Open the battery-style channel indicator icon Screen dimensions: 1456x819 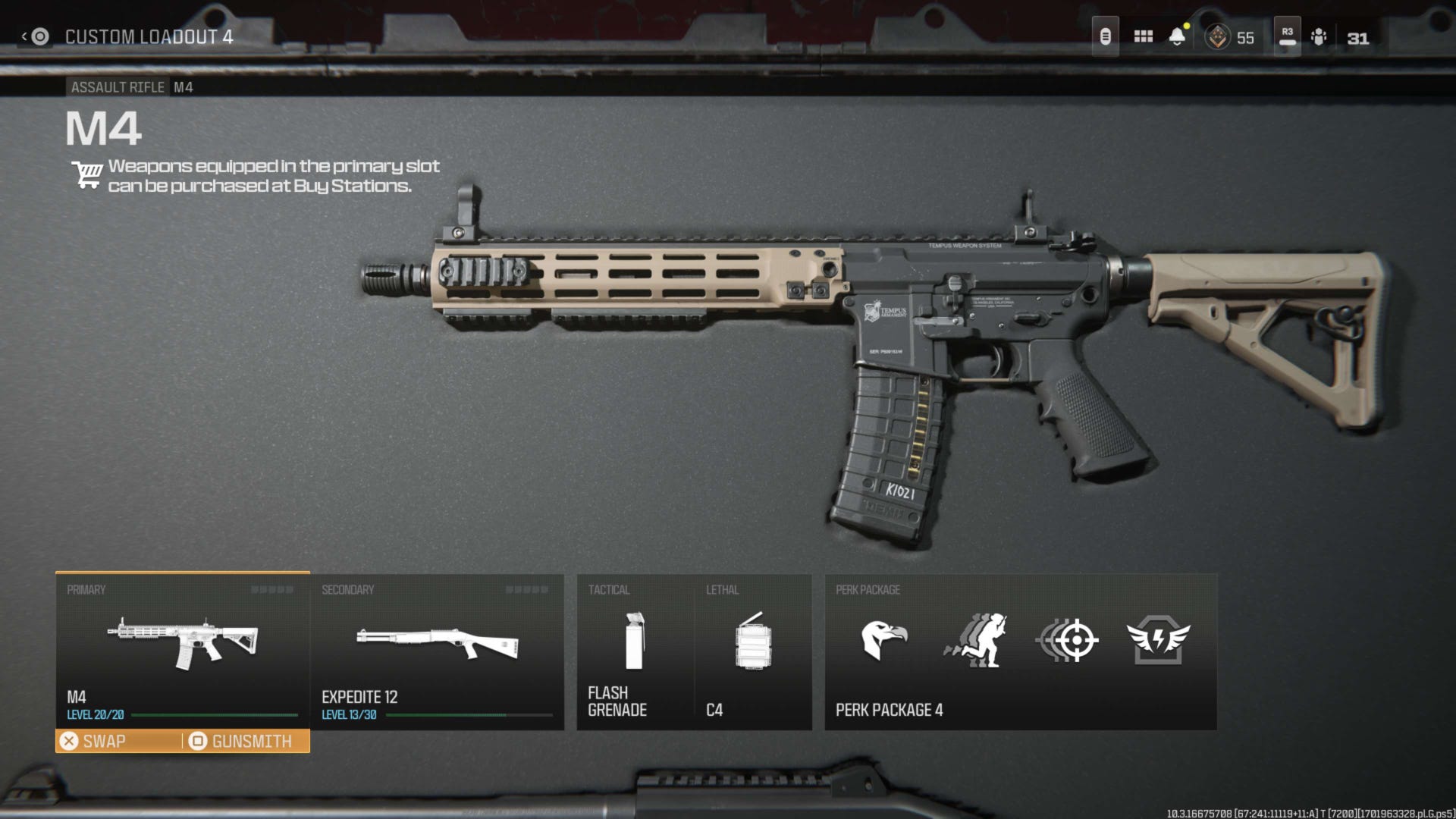(1105, 35)
